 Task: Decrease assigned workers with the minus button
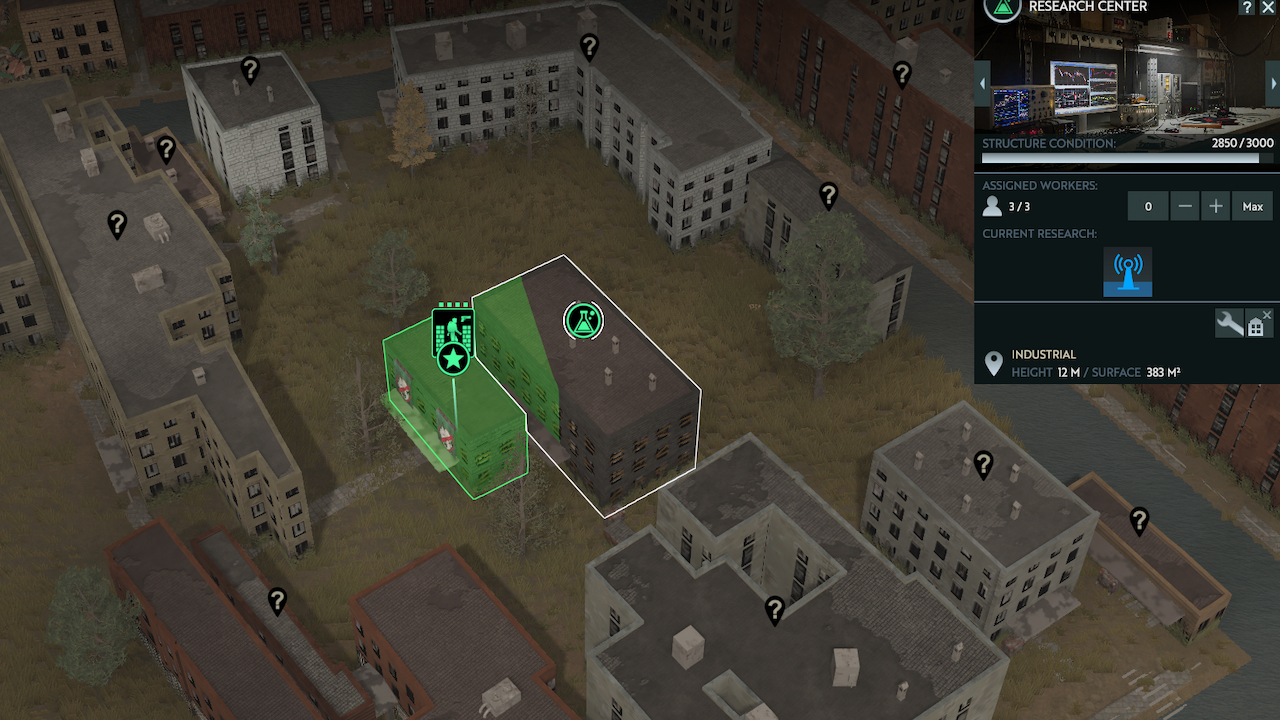(x=1185, y=207)
